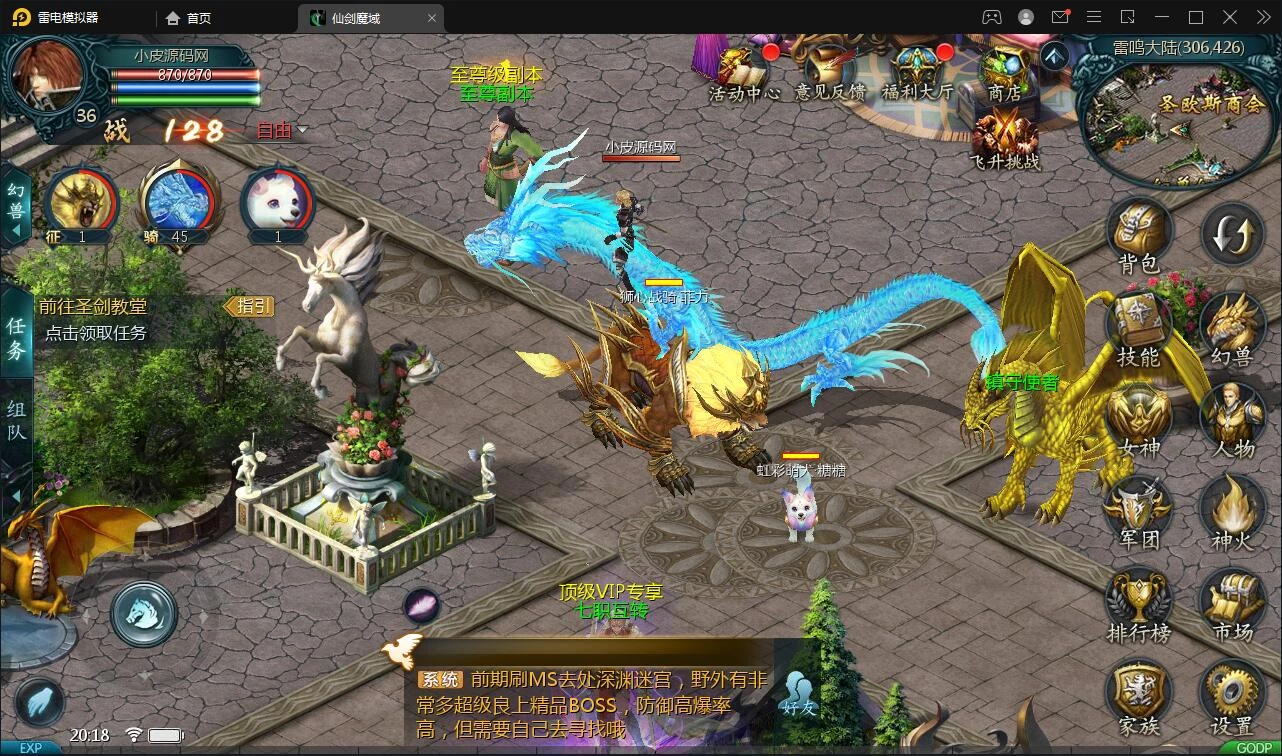Switch to the 首页 home tab in emulator

[x=189, y=18]
